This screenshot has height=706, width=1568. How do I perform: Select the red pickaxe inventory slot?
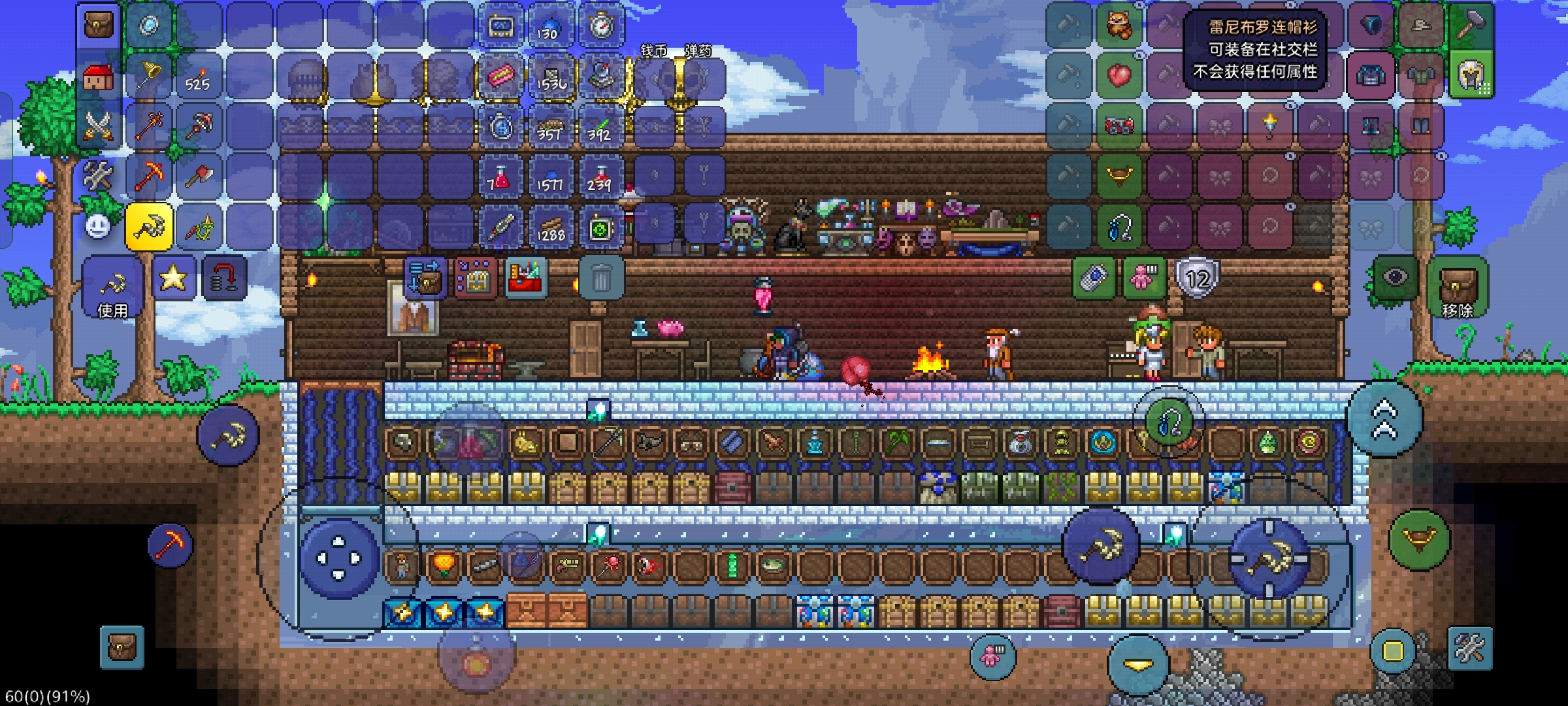150,176
